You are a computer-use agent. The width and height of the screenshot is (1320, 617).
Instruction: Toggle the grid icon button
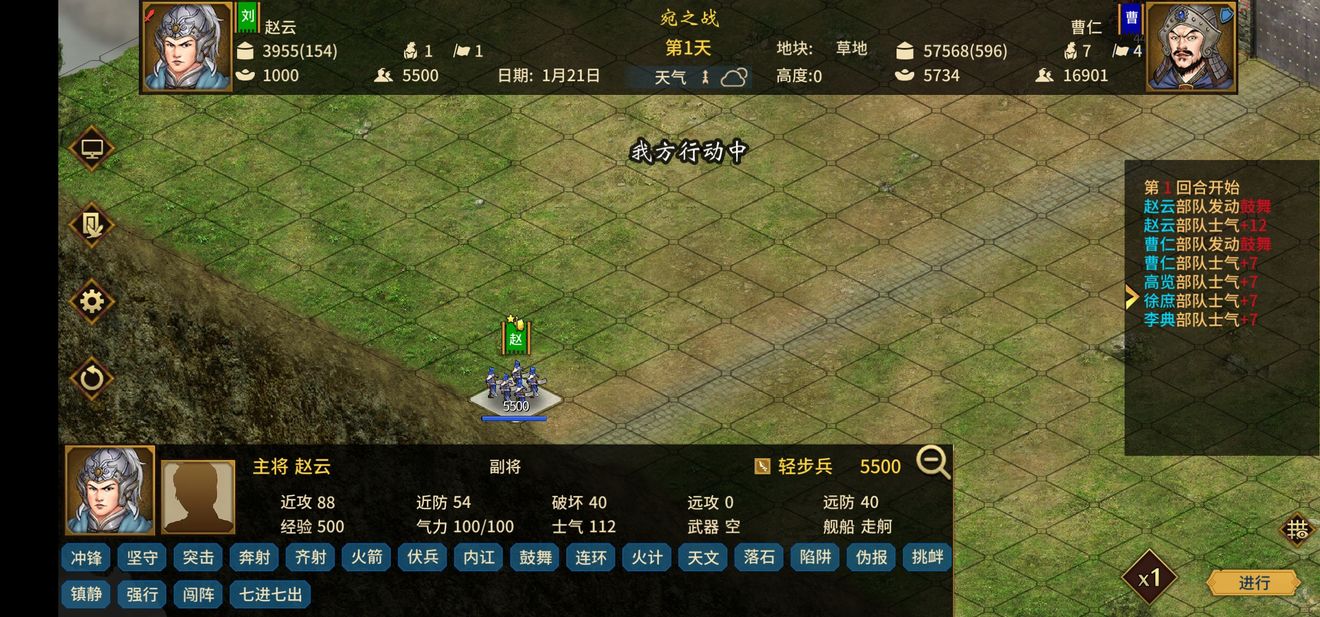click(x=1297, y=530)
